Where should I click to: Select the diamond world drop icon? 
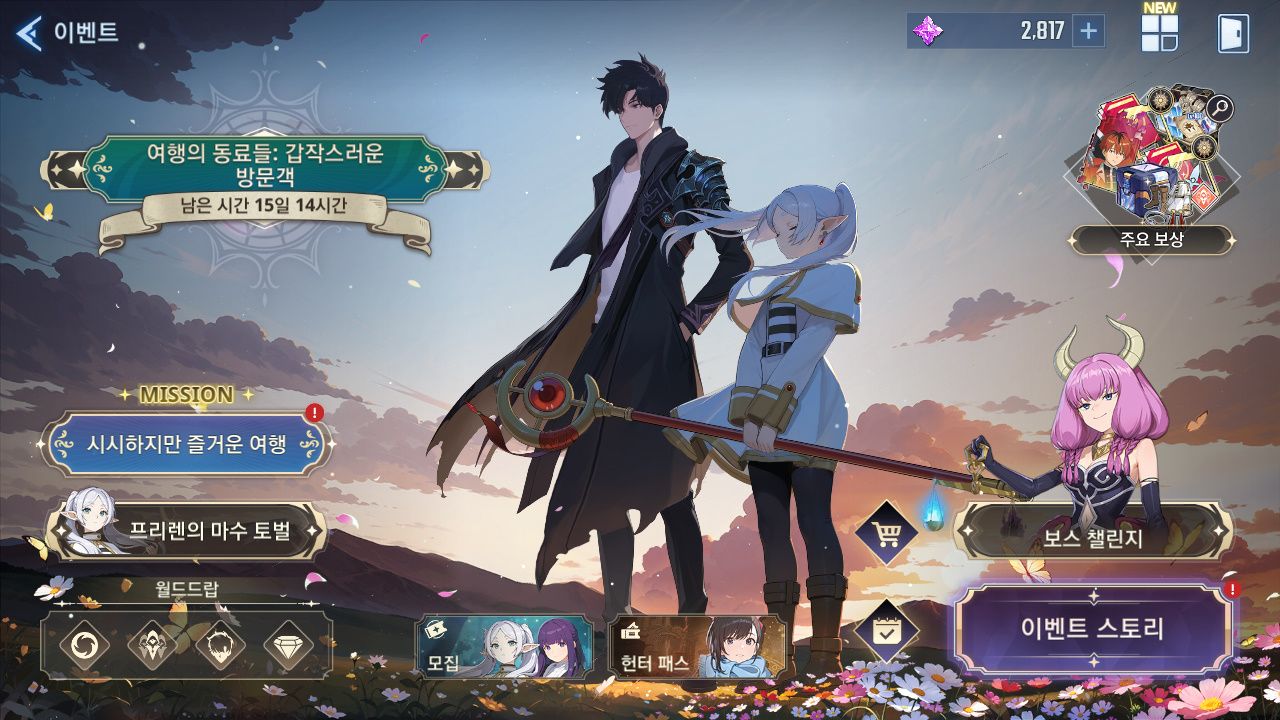click(288, 645)
